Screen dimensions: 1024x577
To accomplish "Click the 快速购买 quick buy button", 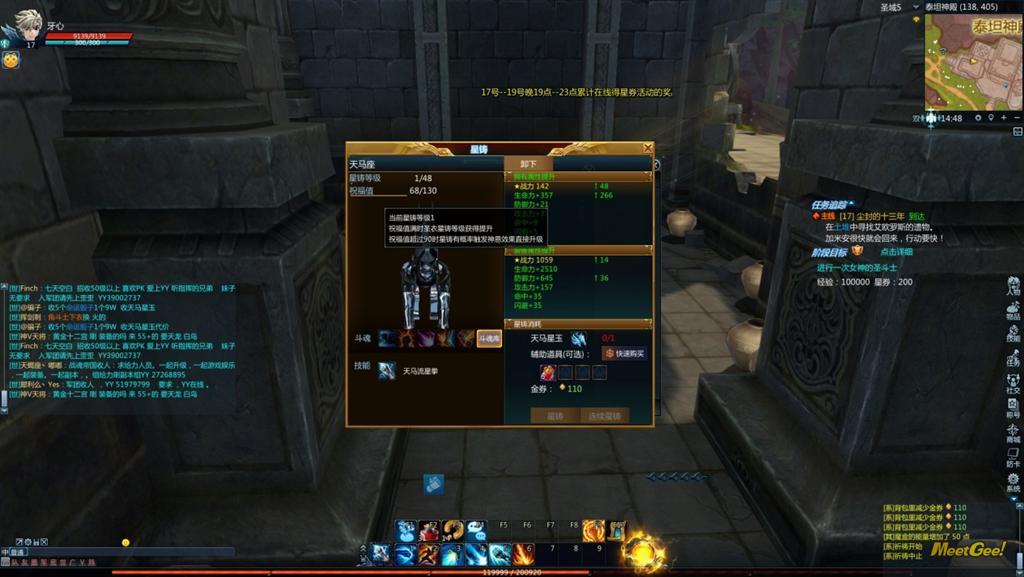I will [x=626, y=354].
